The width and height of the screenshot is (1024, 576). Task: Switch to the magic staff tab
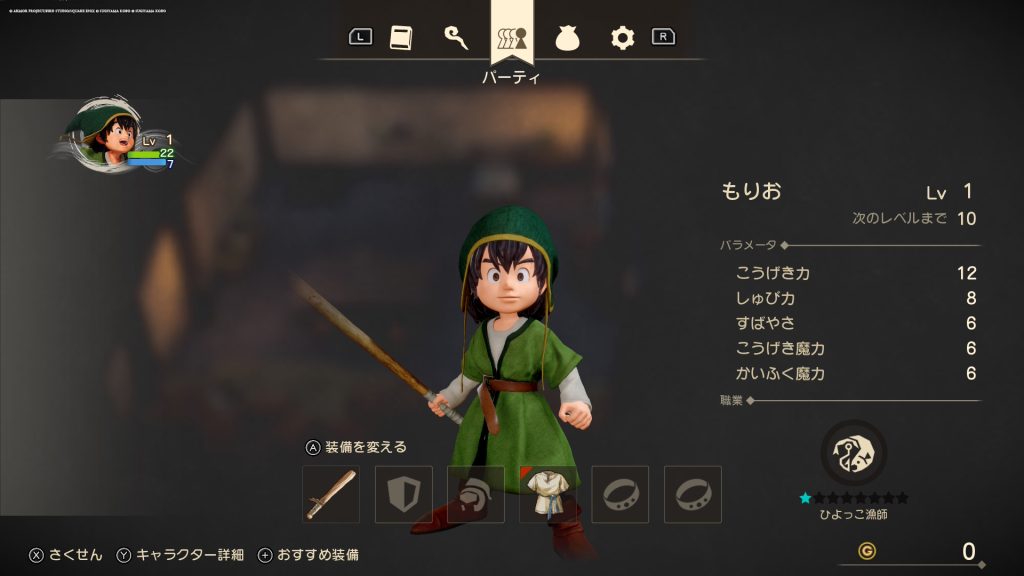click(x=456, y=38)
